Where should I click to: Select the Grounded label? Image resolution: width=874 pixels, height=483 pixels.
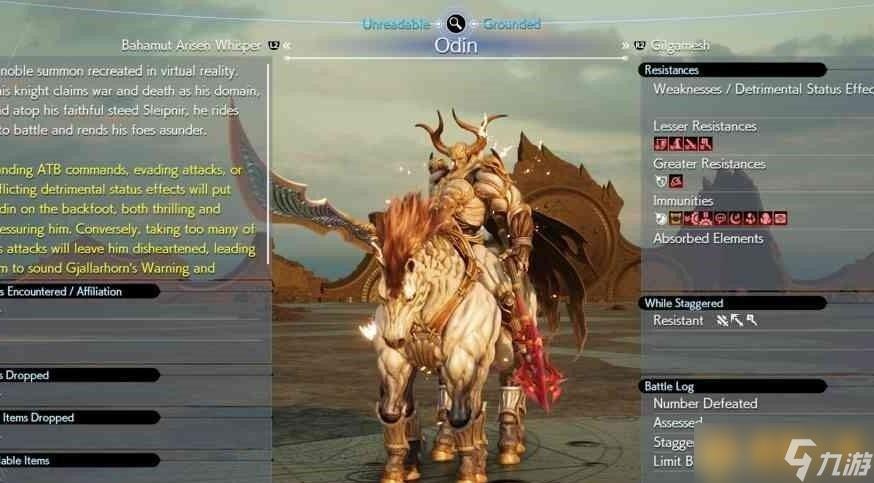pos(512,23)
